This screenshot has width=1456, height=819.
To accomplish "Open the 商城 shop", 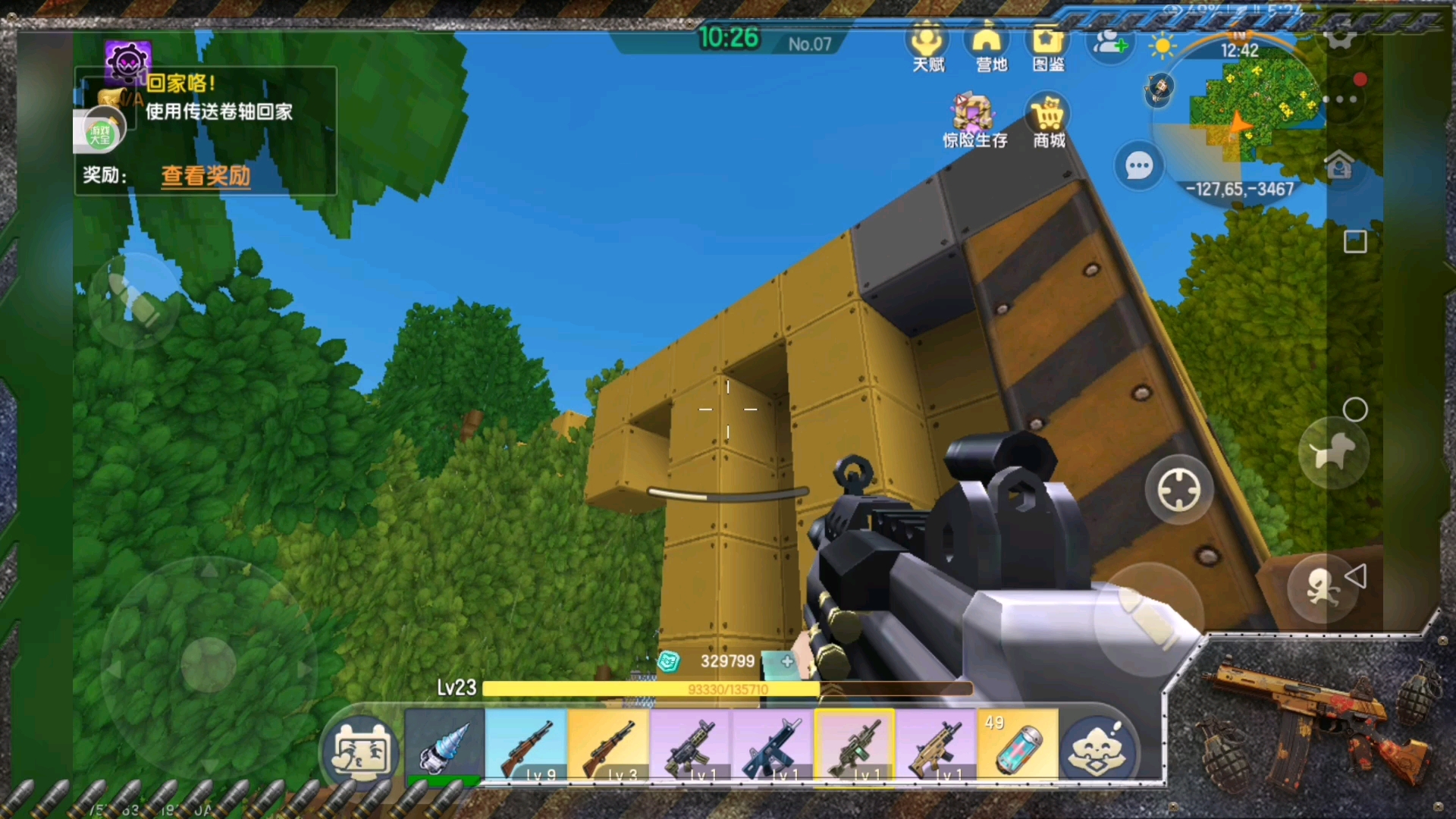I will click(x=1049, y=121).
